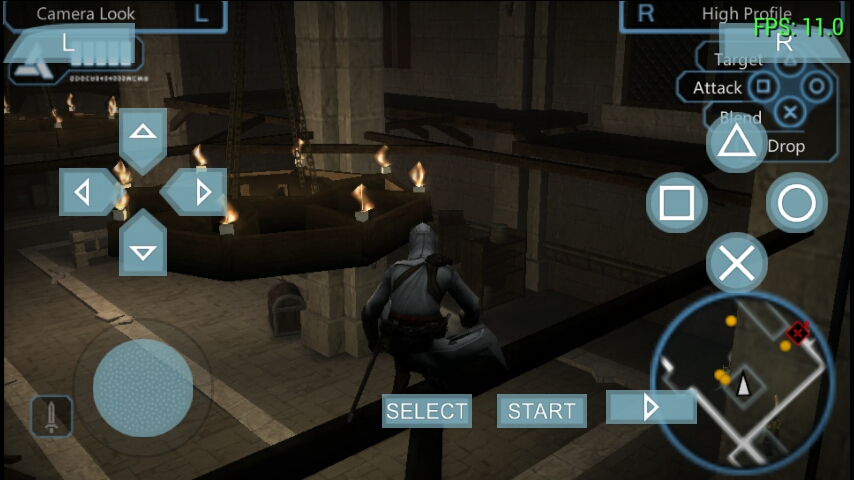Tap the large triangle action button
The image size is (854, 480).
pyautogui.click(x=737, y=143)
